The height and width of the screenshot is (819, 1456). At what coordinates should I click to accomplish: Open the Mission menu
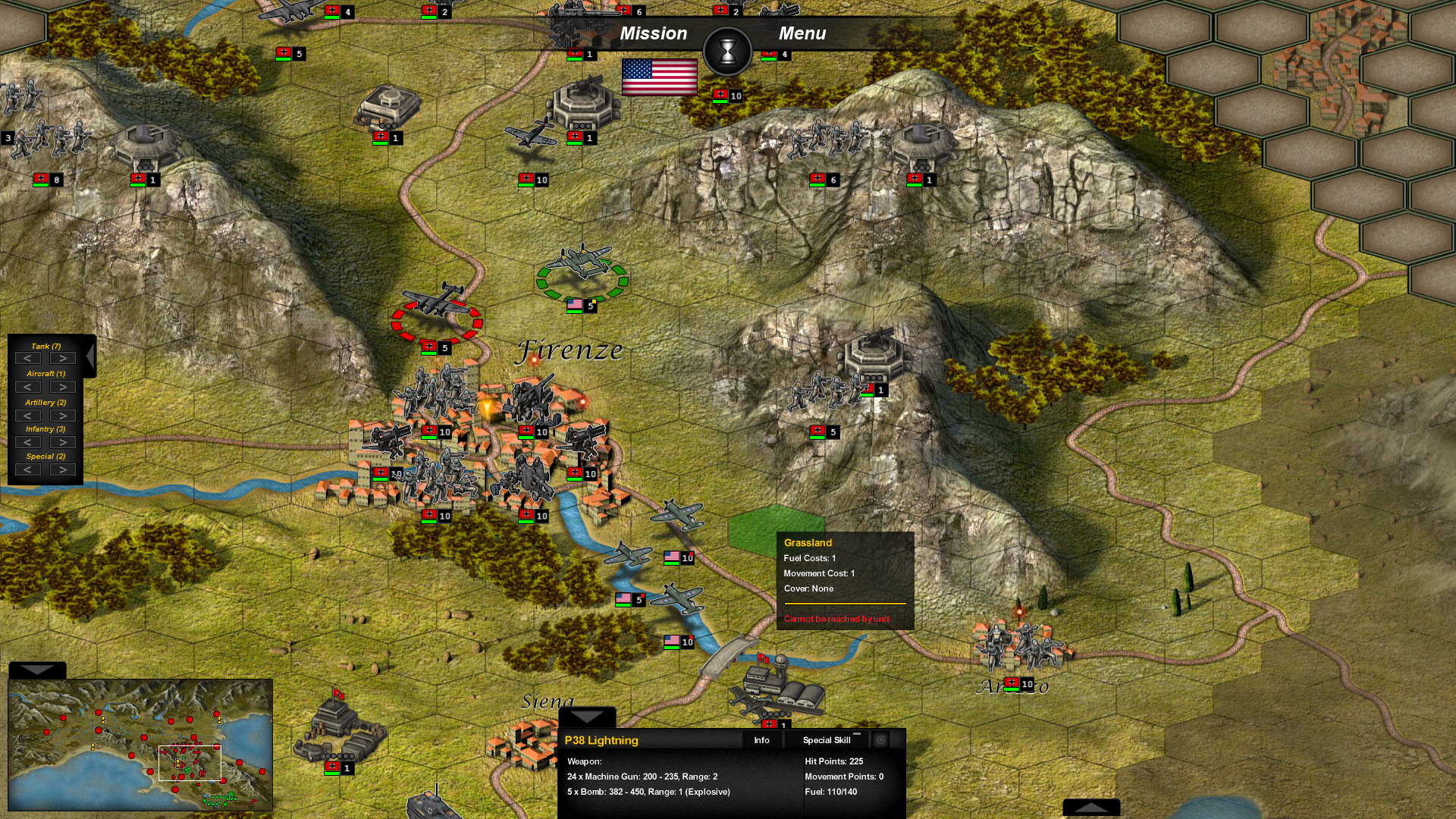[653, 33]
